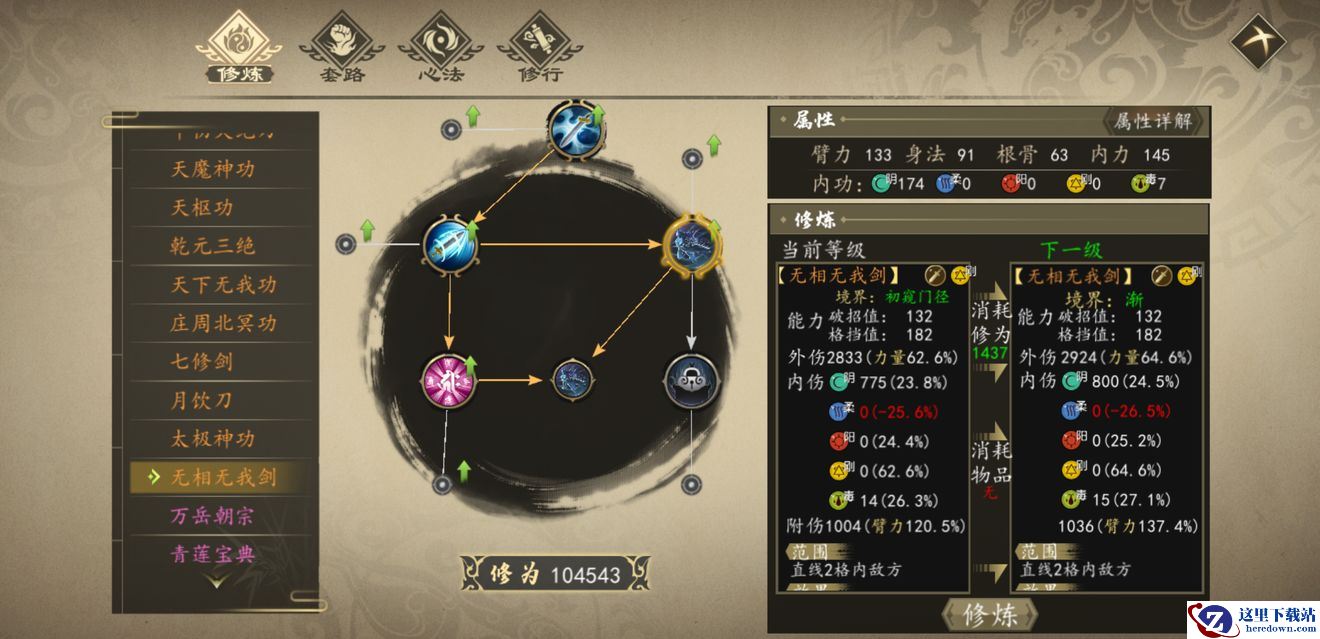
Task: Select the pink glowing skill node
Action: click(448, 381)
